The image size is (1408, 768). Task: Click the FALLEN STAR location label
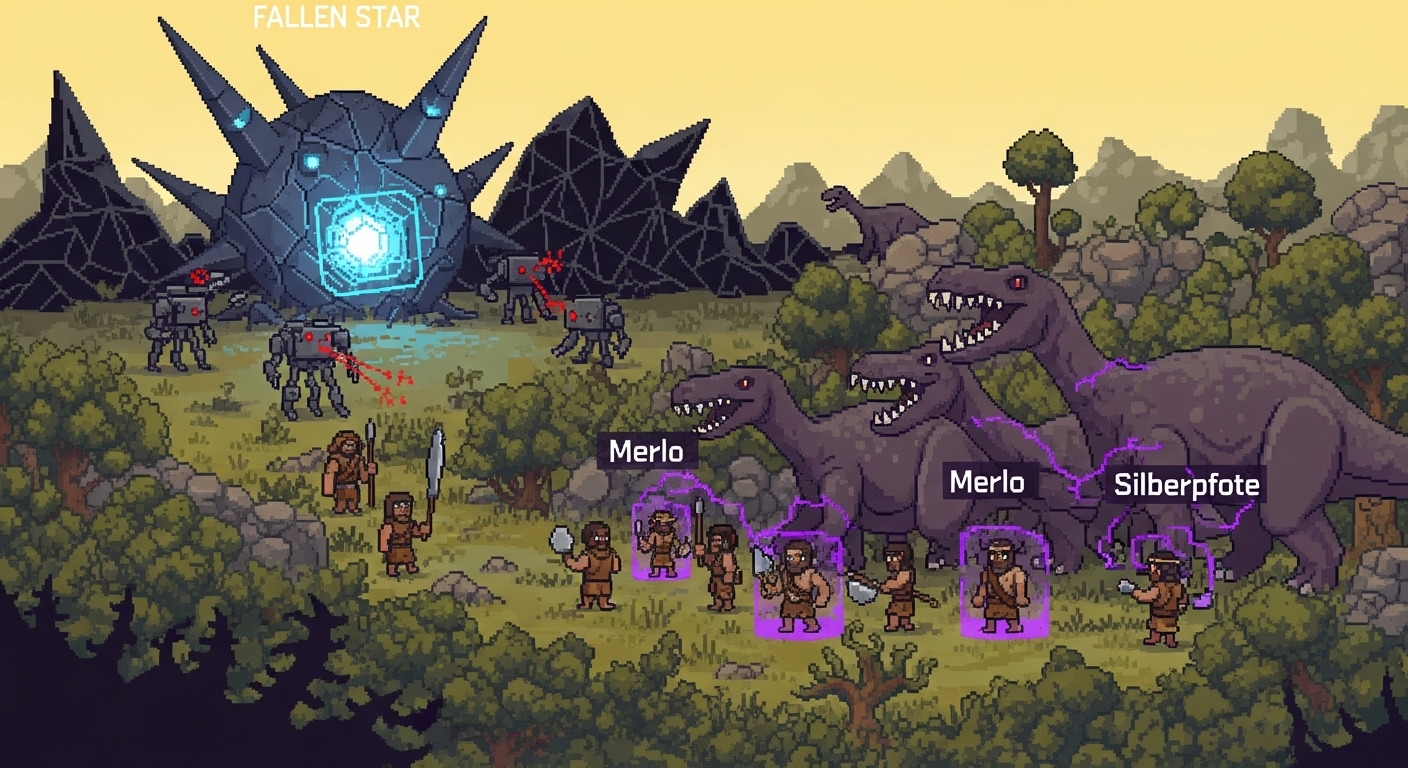[336, 17]
